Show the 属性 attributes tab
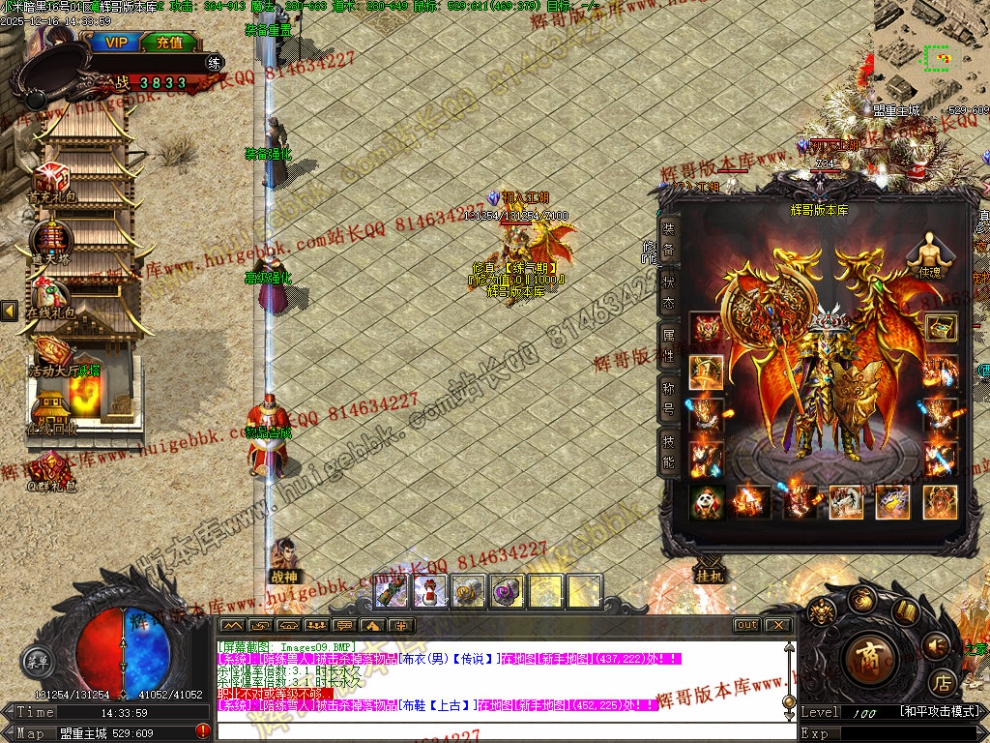 click(x=668, y=341)
